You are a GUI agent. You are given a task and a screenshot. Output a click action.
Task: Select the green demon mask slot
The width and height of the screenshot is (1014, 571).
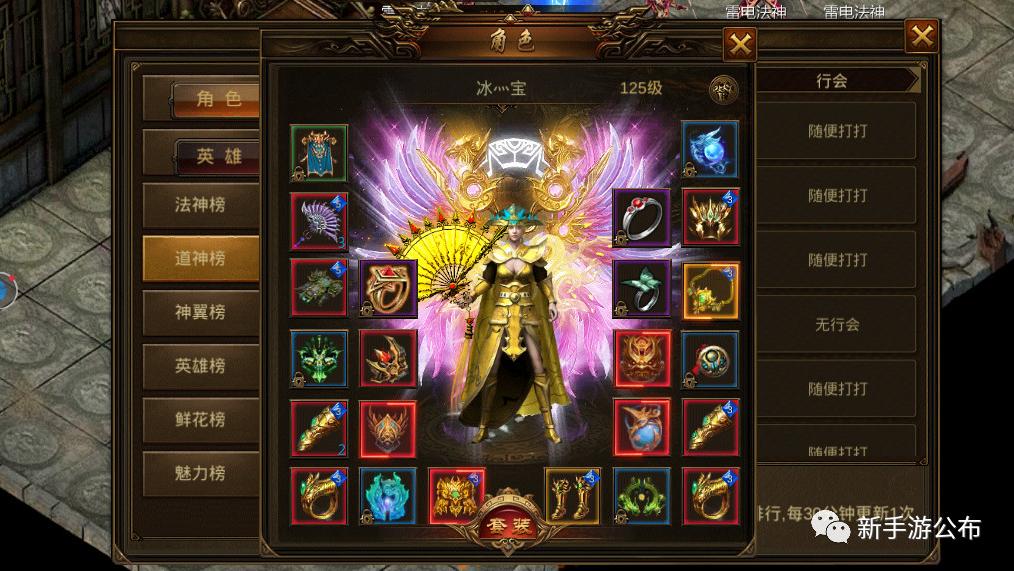click(319, 358)
